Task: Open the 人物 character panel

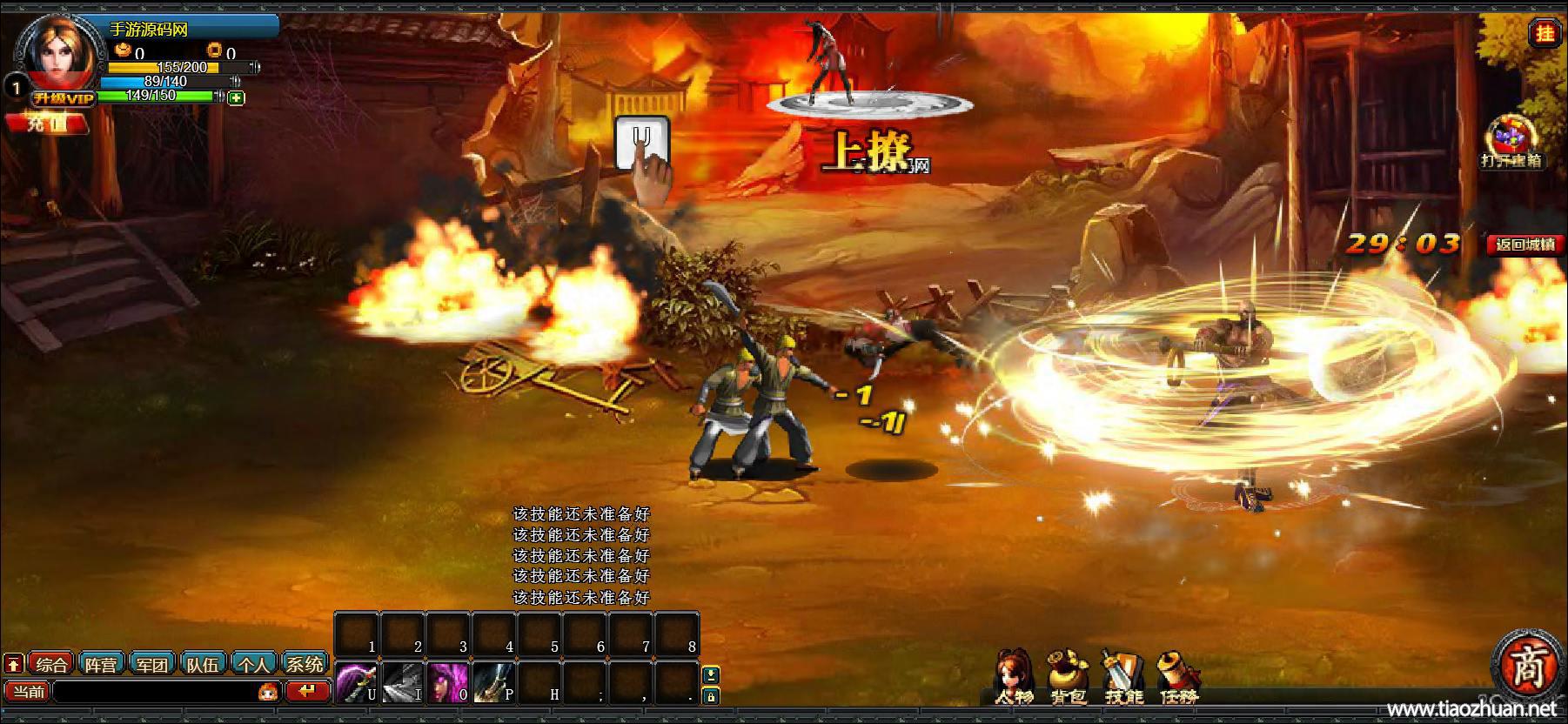Action: [x=1014, y=676]
